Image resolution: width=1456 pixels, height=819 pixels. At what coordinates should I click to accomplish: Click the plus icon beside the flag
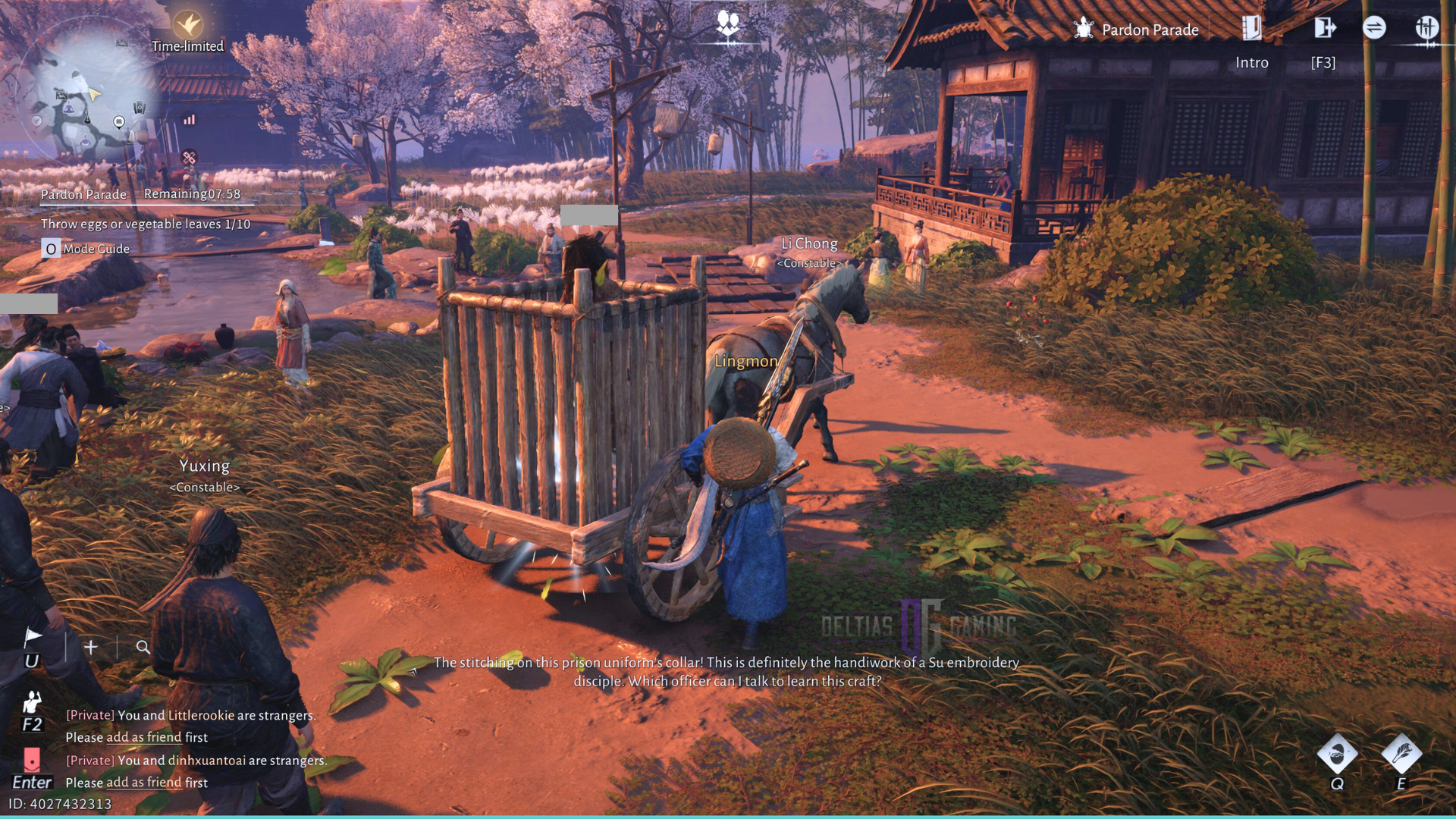91,647
